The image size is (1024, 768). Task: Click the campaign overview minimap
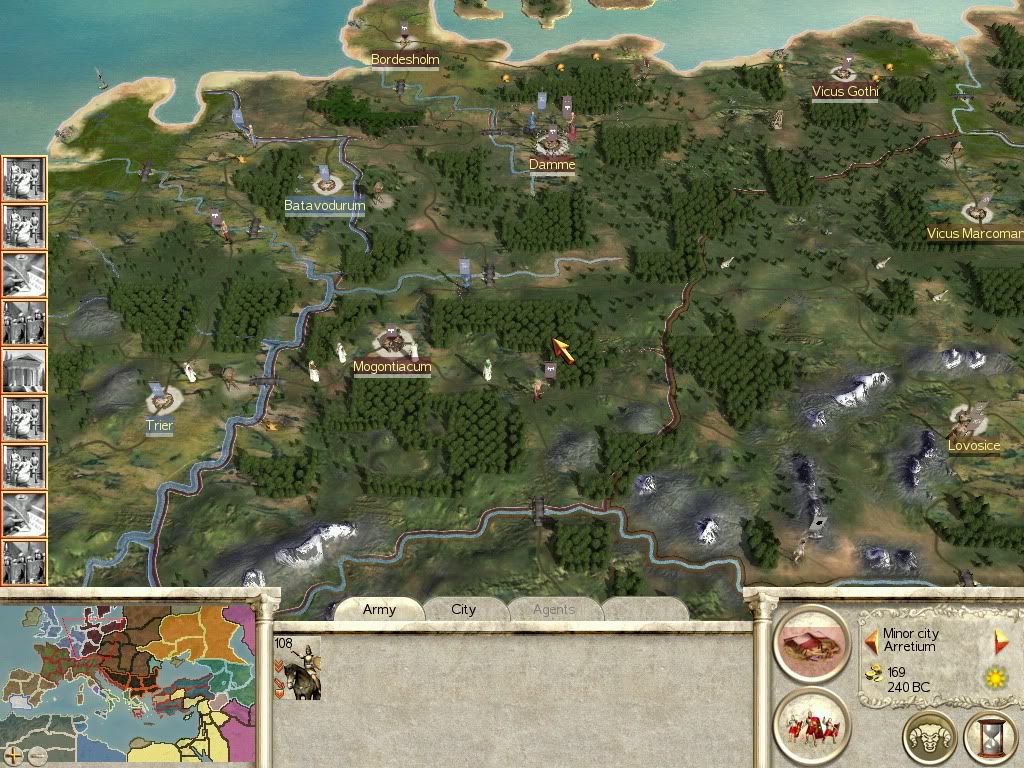coord(128,672)
